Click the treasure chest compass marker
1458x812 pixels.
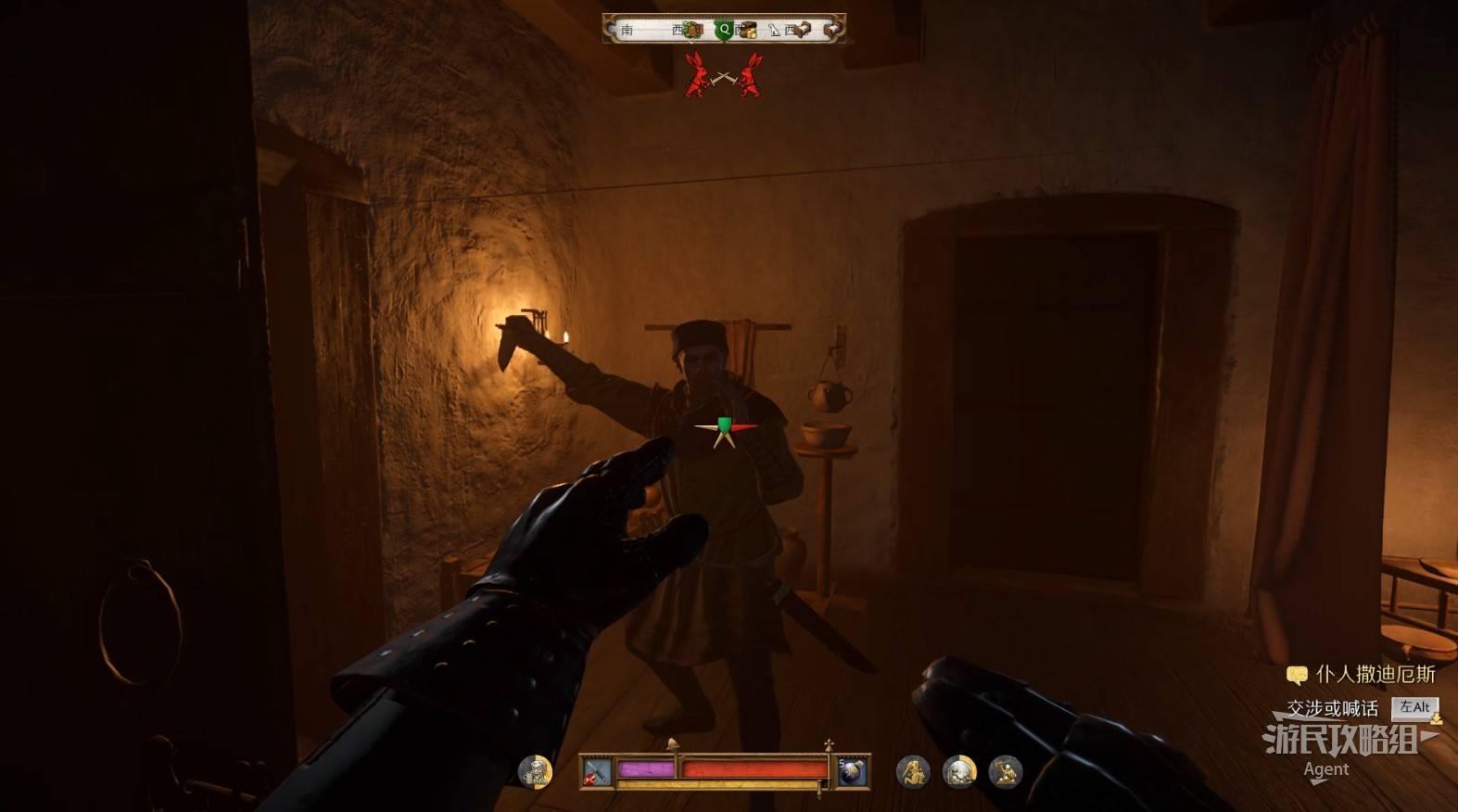pyautogui.click(x=747, y=31)
